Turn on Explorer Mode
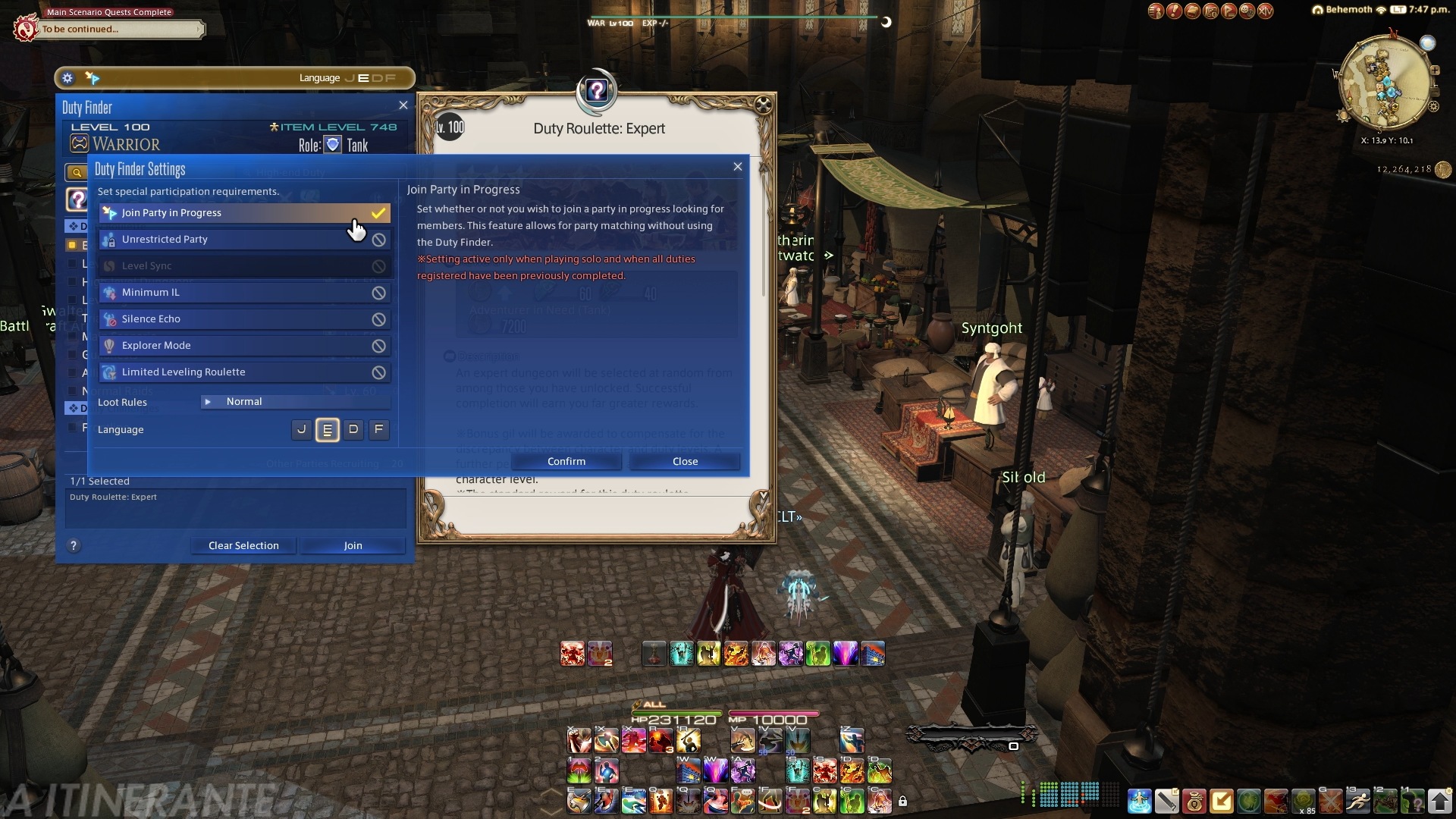 click(244, 346)
